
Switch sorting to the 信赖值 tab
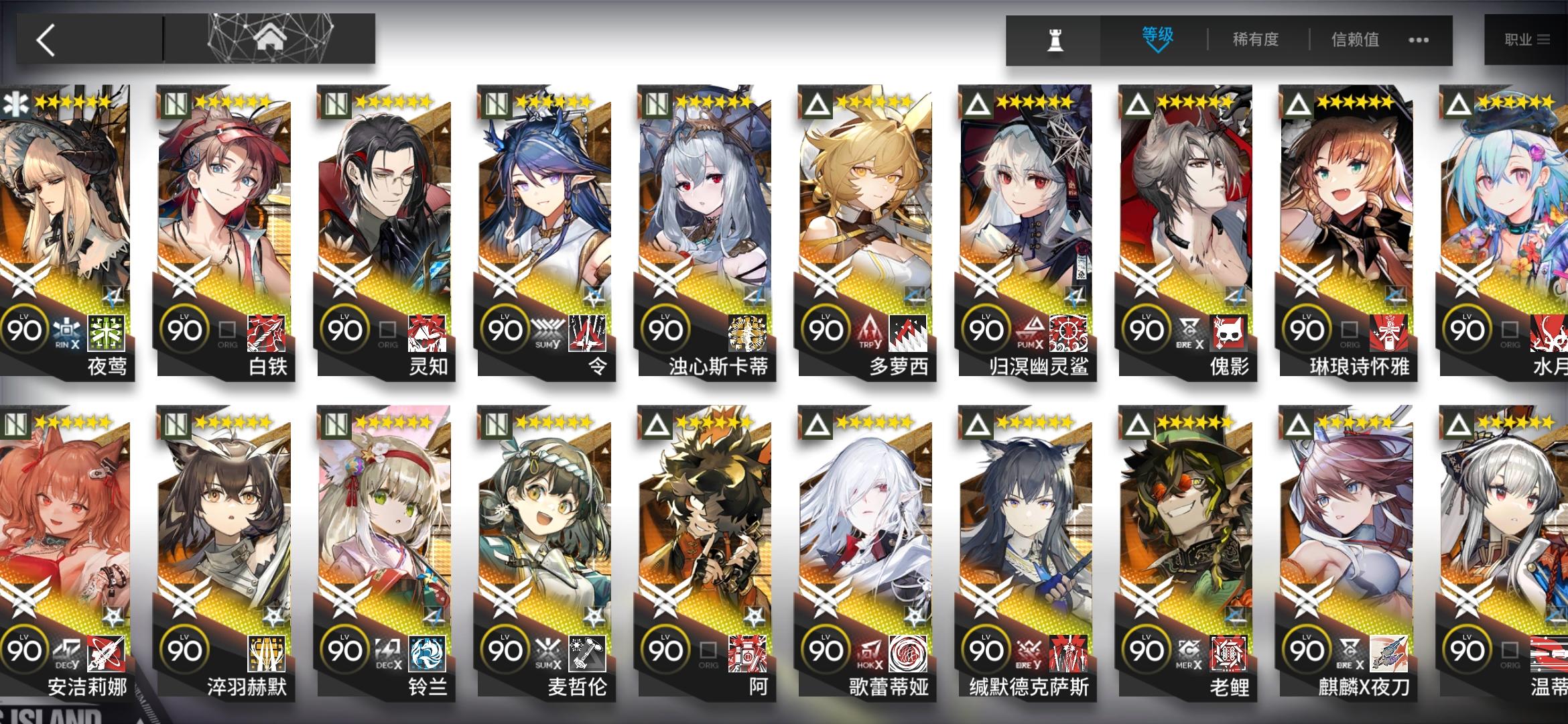point(1355,40)
